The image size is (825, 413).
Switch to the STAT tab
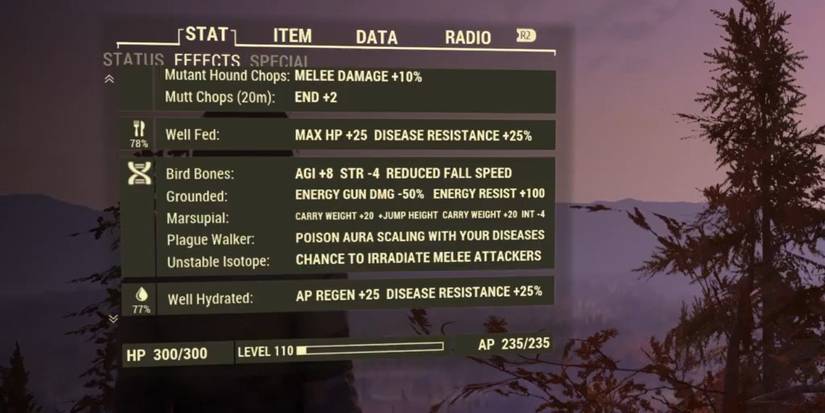[206, 35]
